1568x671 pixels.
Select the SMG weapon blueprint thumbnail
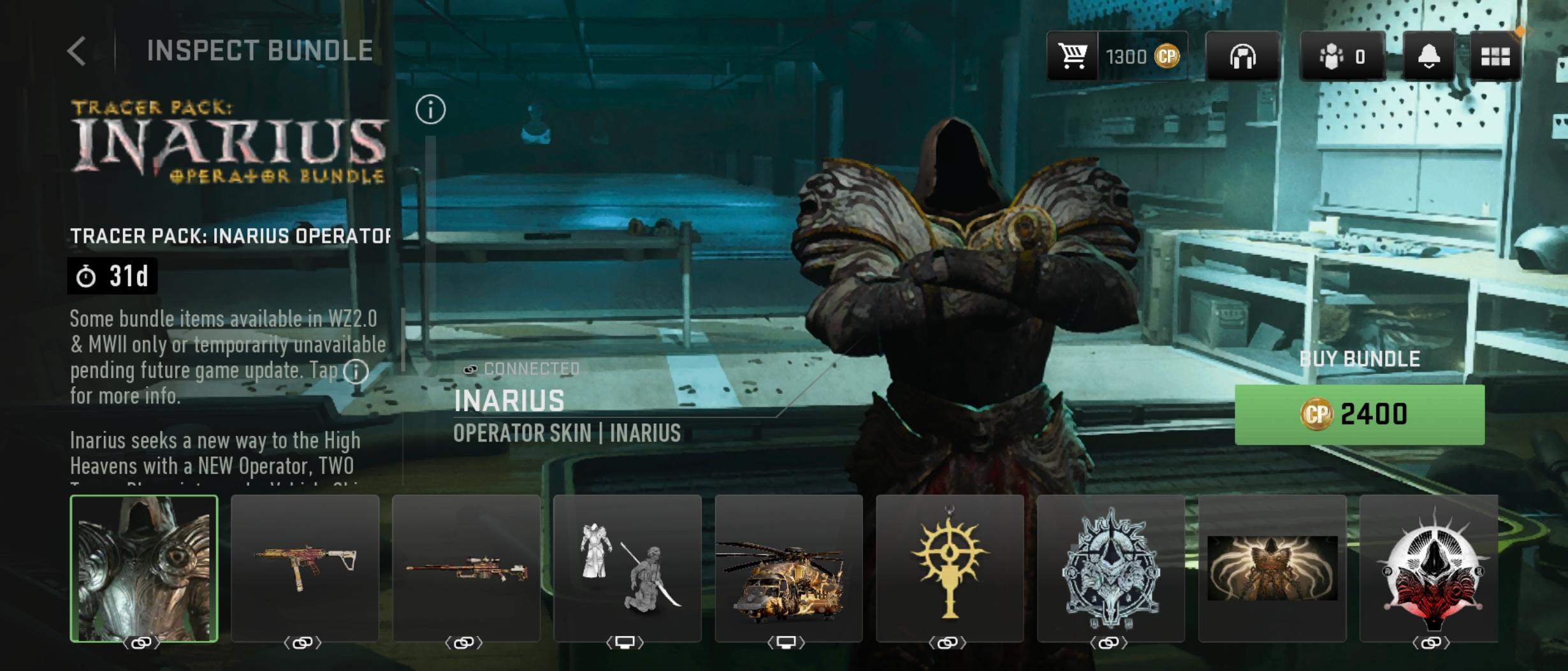305,568
